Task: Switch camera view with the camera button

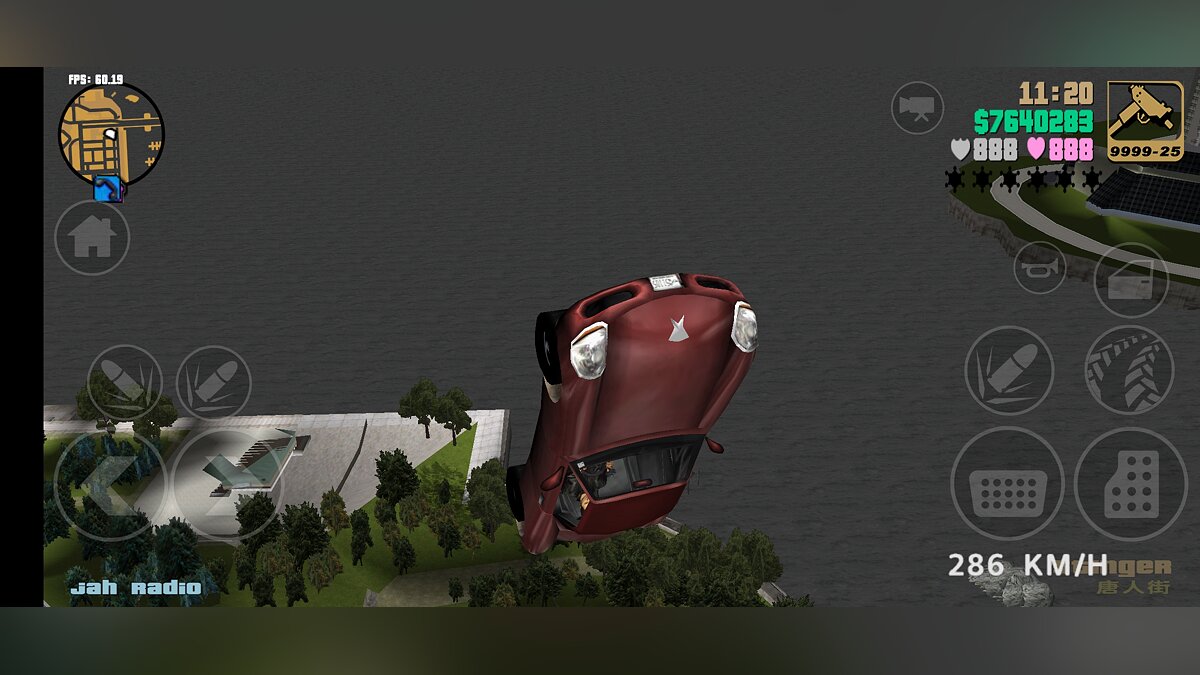Action: (917, 107)
